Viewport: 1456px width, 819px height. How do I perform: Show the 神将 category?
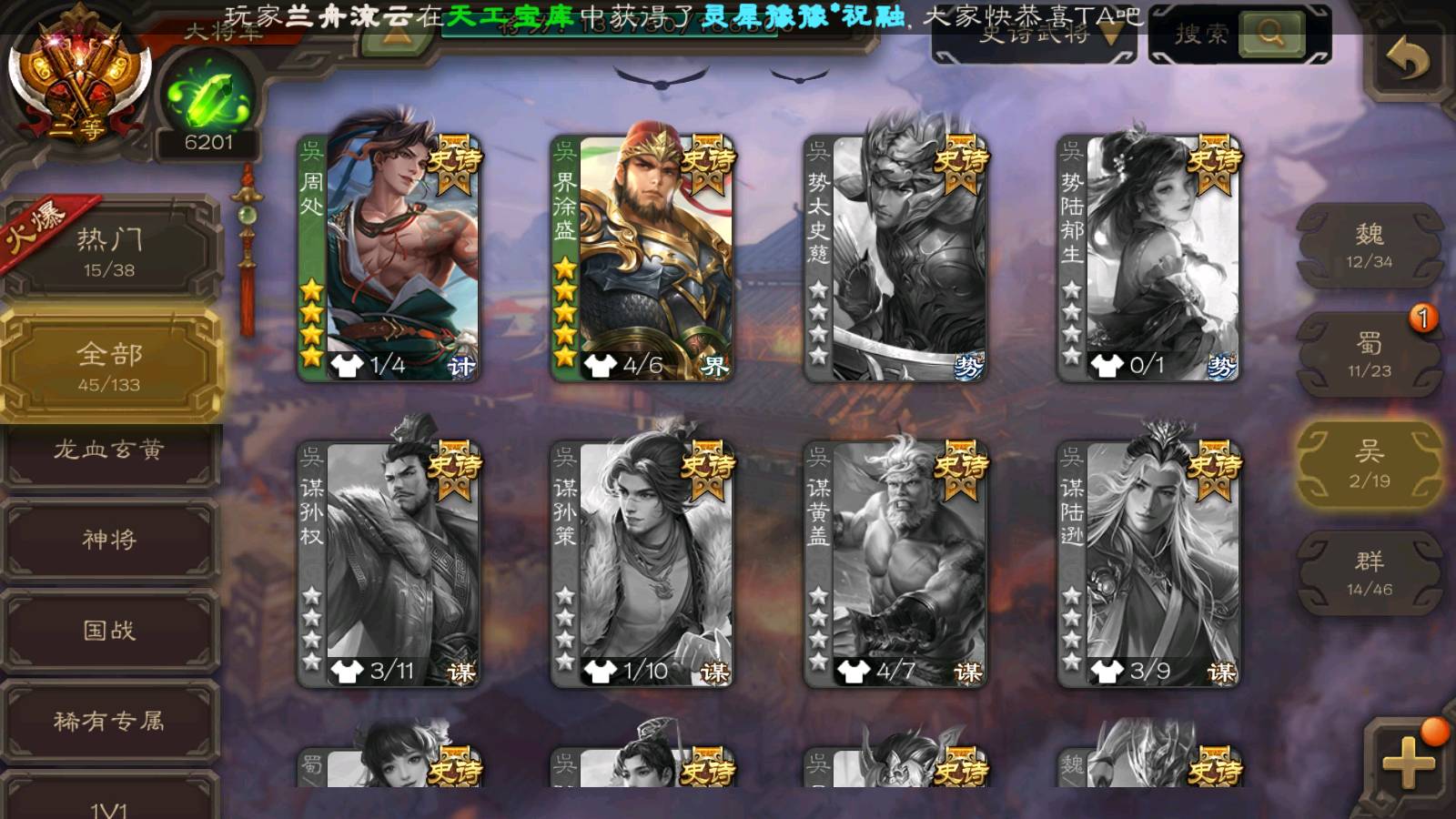click(109, 540)
